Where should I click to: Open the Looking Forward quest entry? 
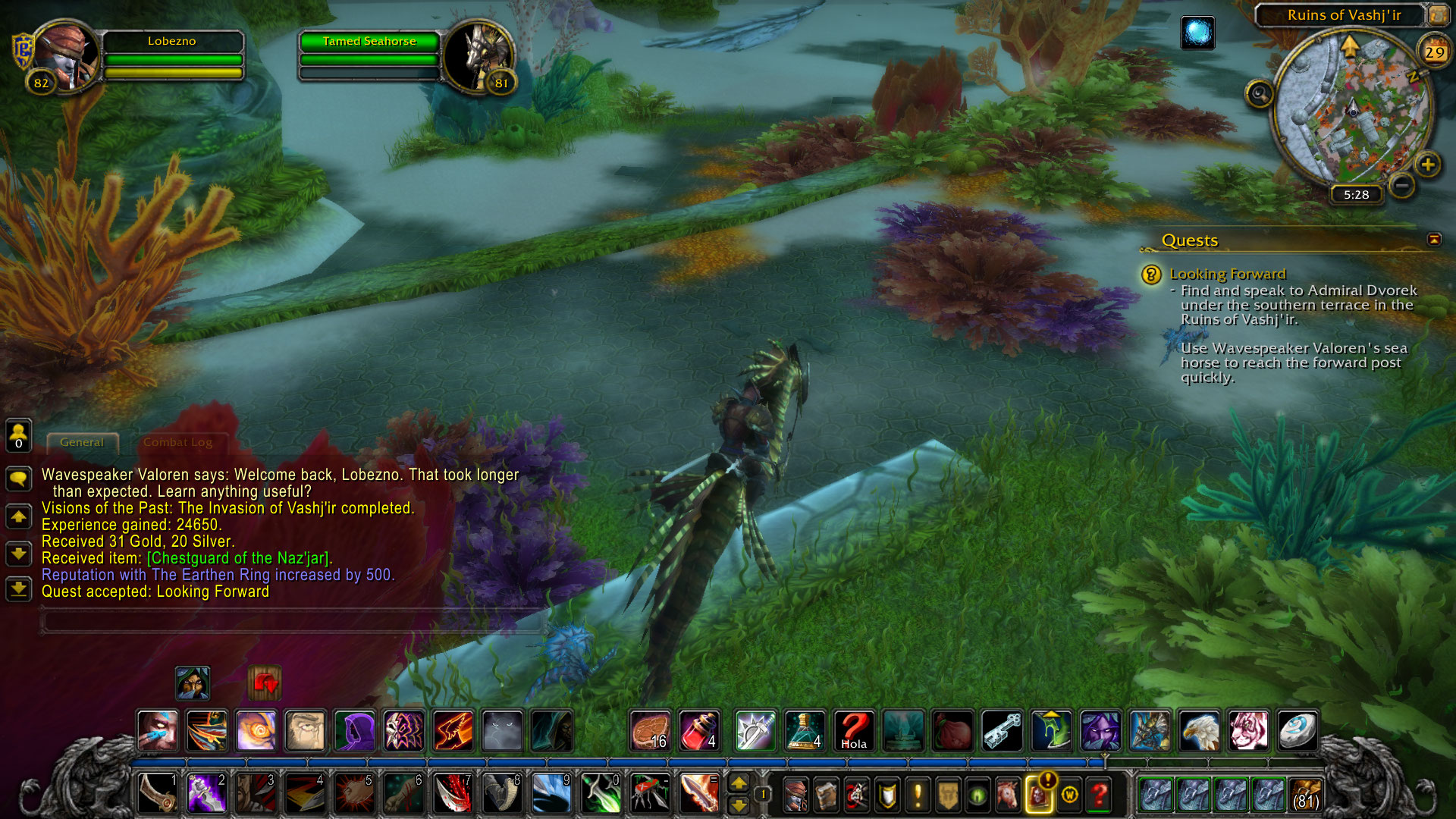(x=1227, y=274)
